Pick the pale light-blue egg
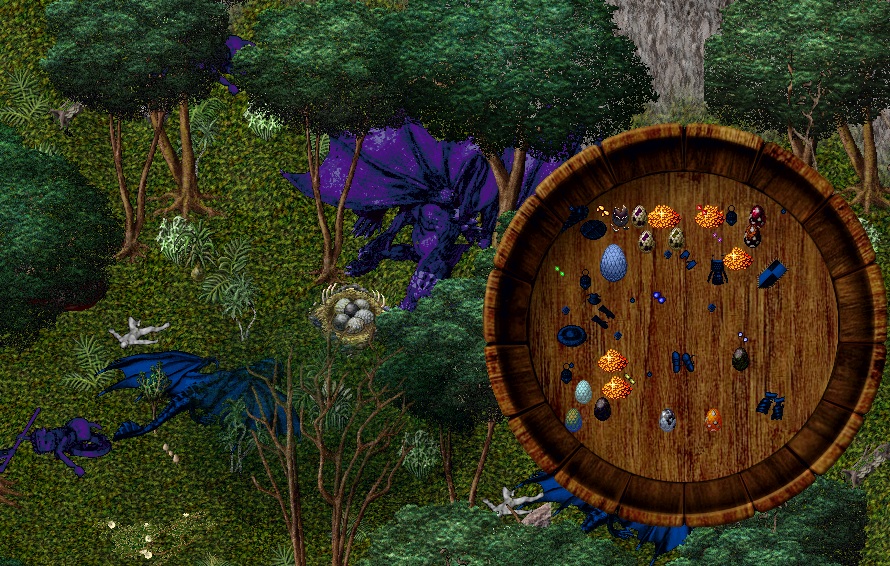Screen dimensions: 890x566 583,392
